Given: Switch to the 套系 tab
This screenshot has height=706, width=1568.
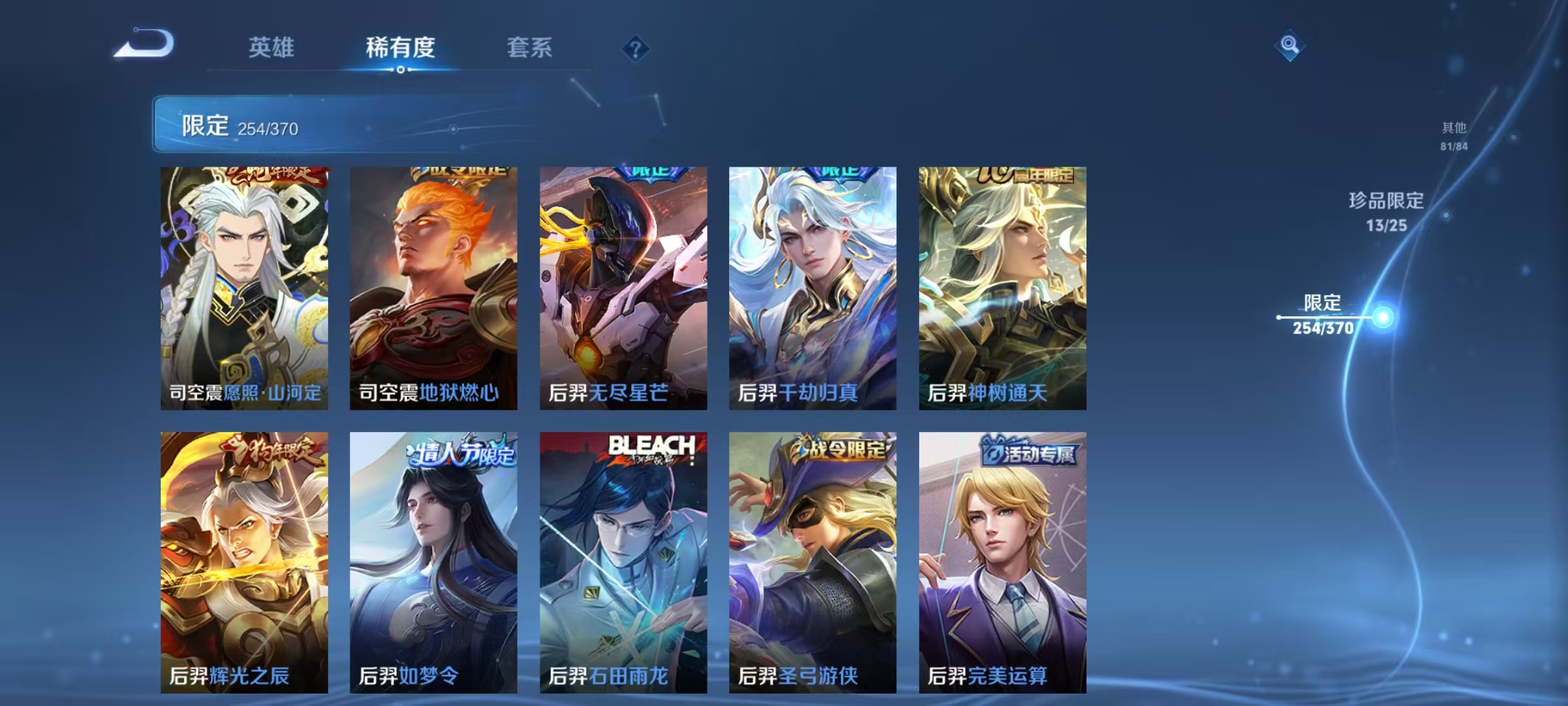Looking at the screenshot, I should 531,47.
